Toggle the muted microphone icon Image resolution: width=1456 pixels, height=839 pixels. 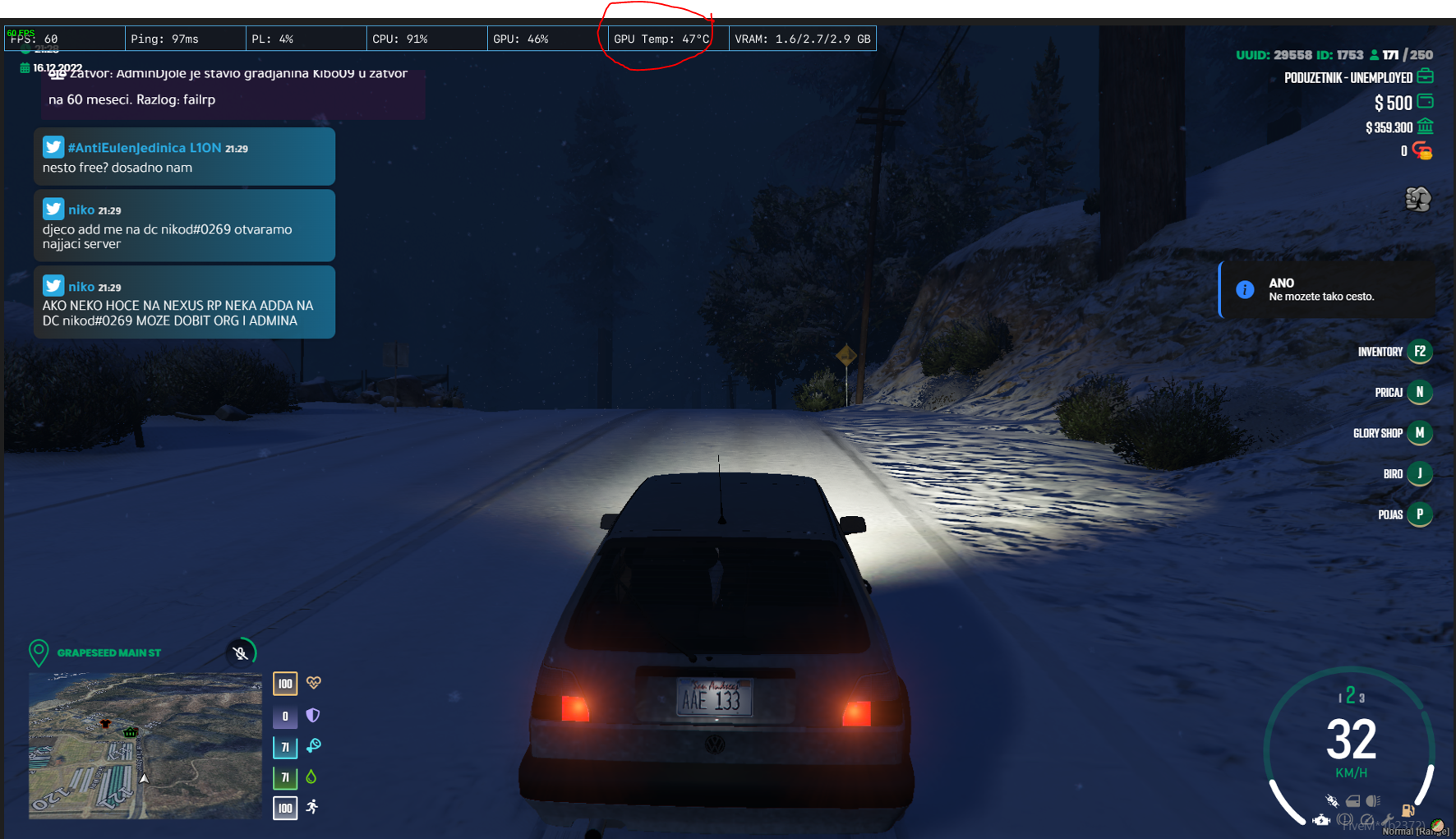pos(240,653)
